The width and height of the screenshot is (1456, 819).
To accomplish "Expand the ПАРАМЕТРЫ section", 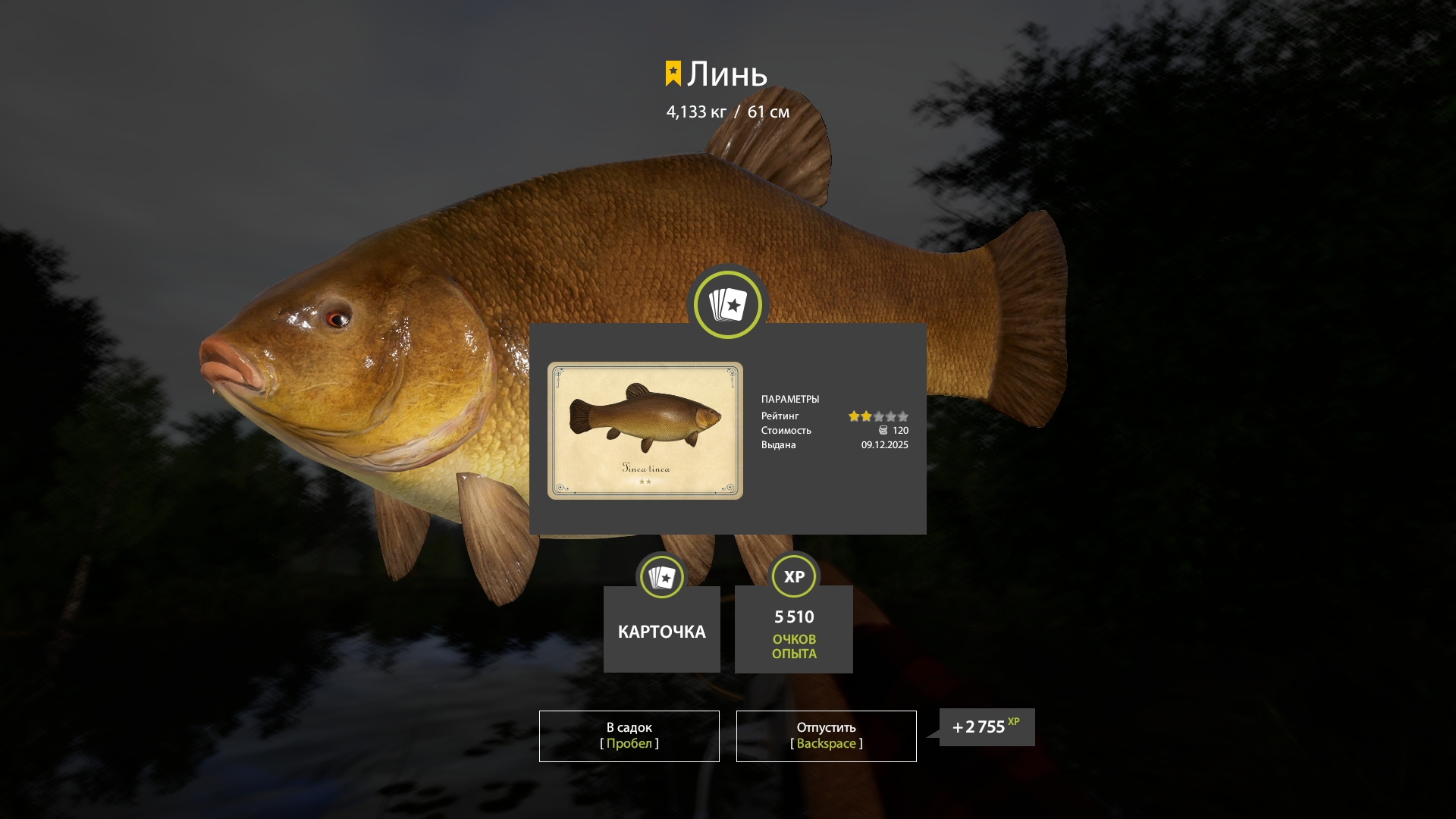I will [x=791, y=399].
